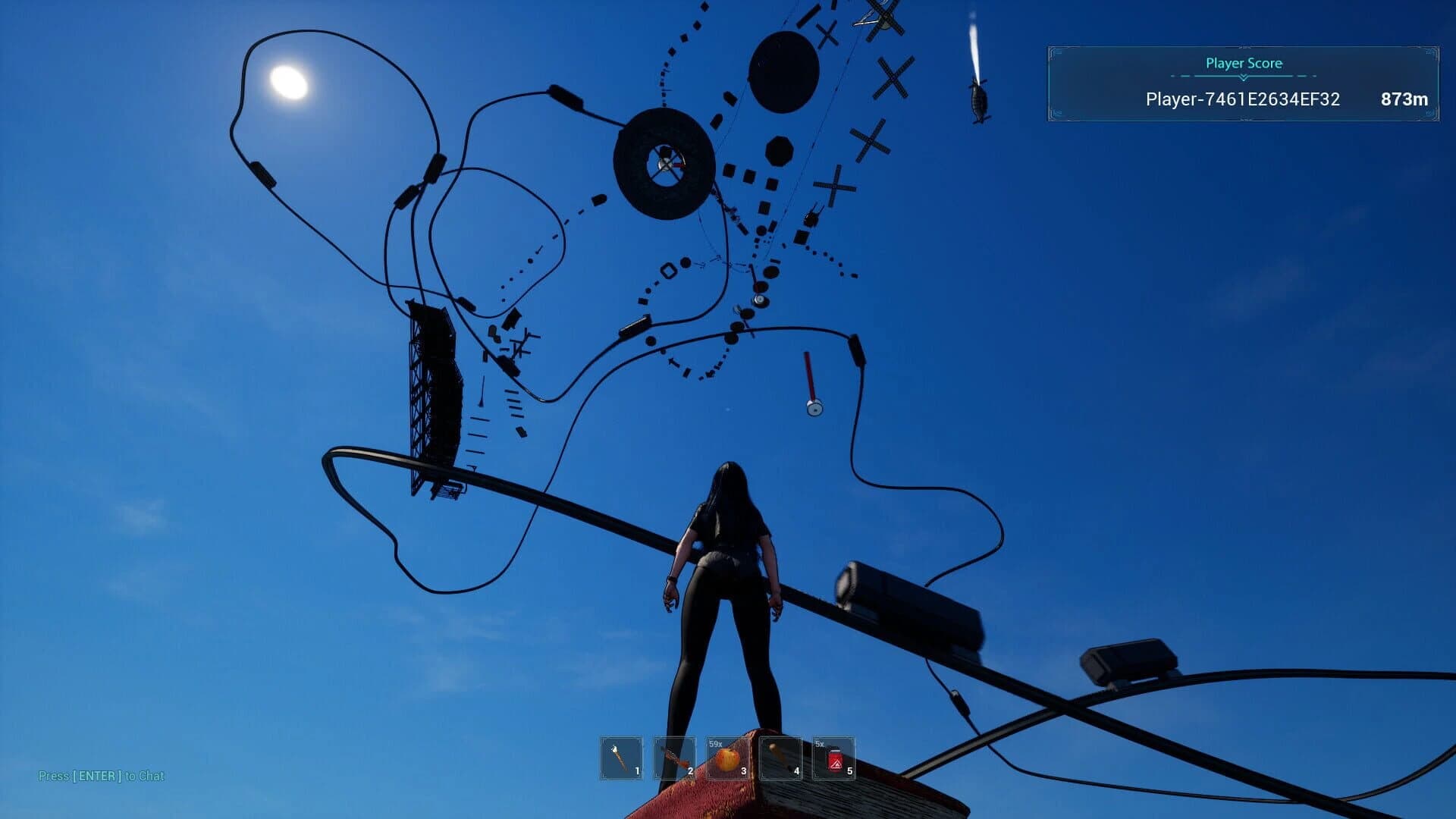The width and height of the screenshot is (1456, 819).
Task: Click the Player Score header
Action: [x=1243, y=64]
